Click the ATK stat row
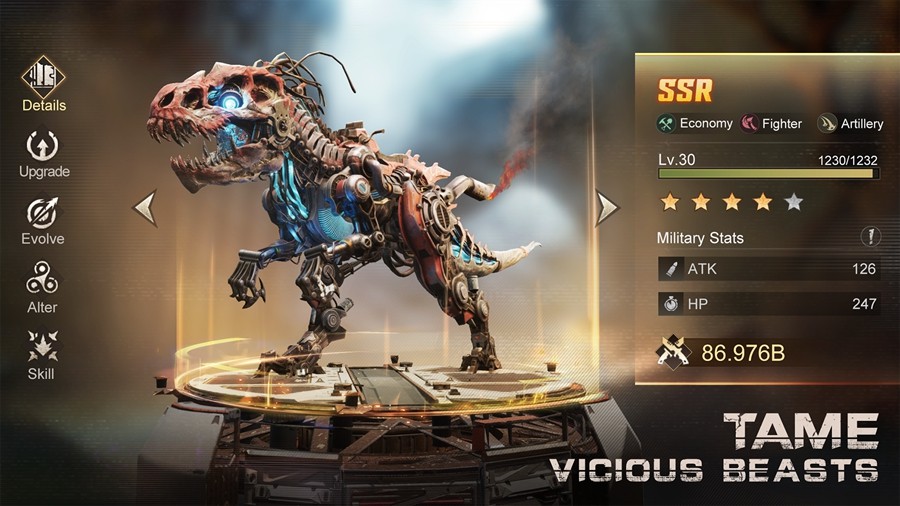Image resolution: width=900 pixels, height=506 pixels. tap(768, 269)
